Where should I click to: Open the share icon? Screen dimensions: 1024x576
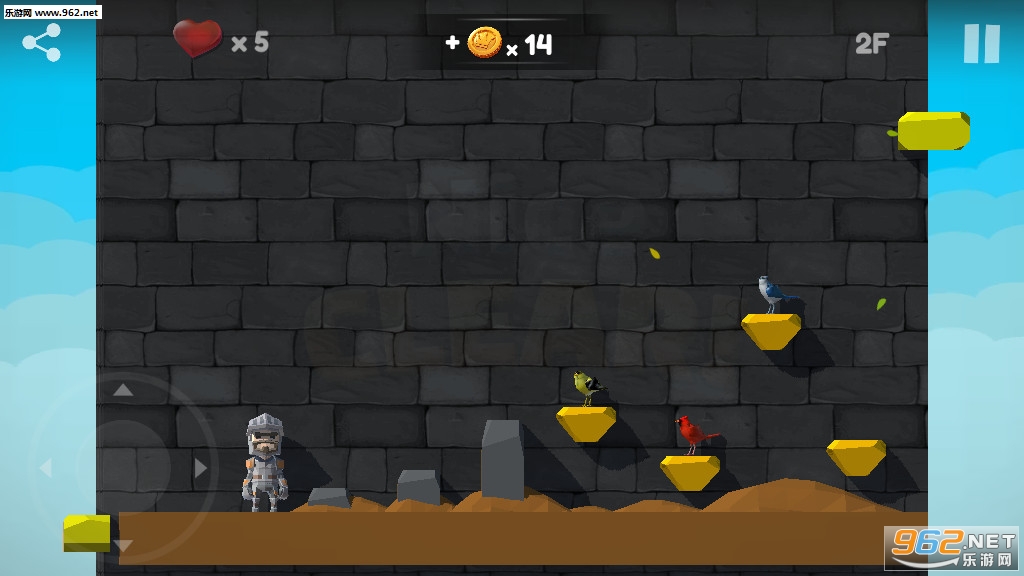(x=42, y=42)
